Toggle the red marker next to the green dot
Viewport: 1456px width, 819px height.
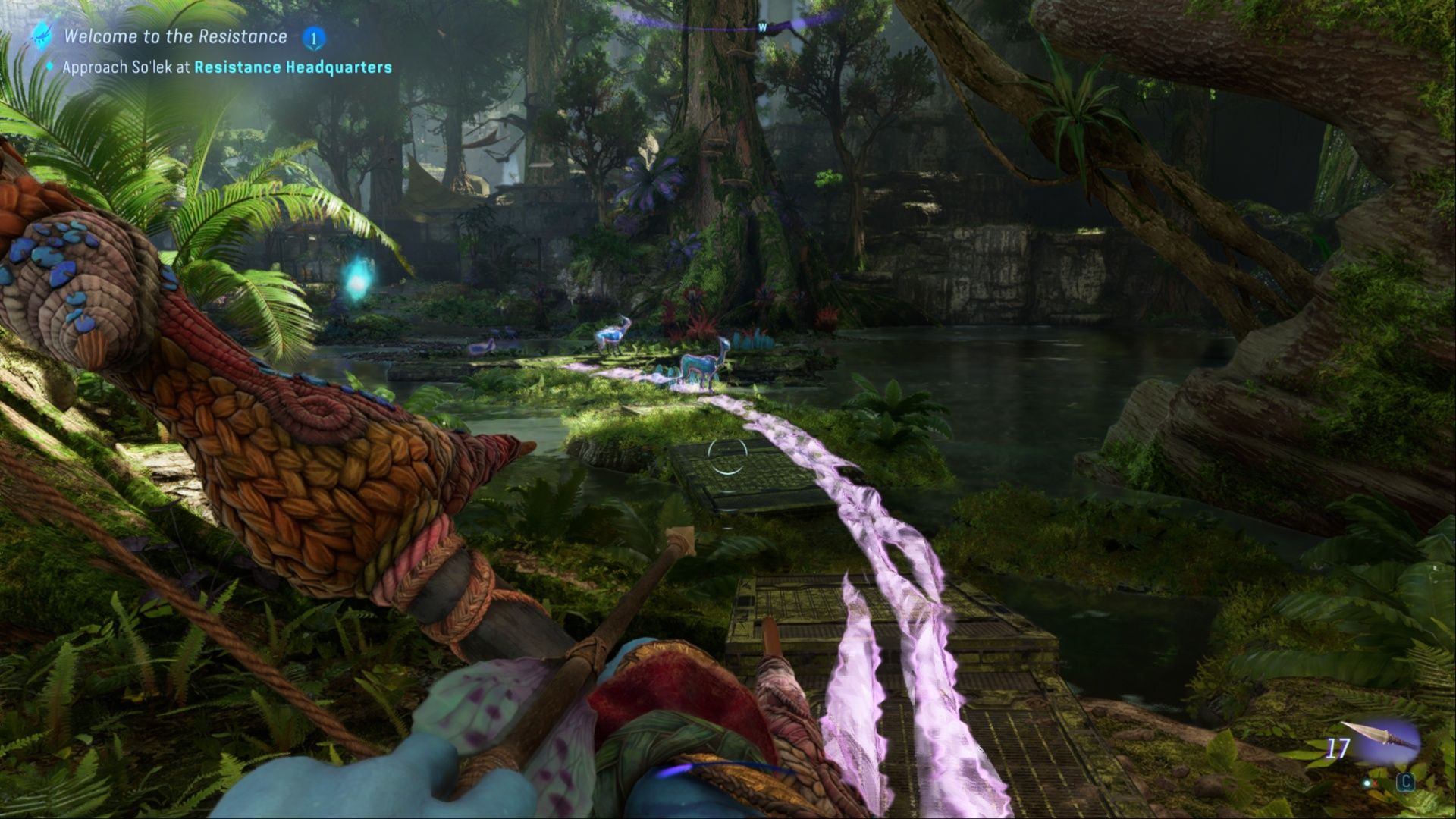click(x=1375, y=783)
